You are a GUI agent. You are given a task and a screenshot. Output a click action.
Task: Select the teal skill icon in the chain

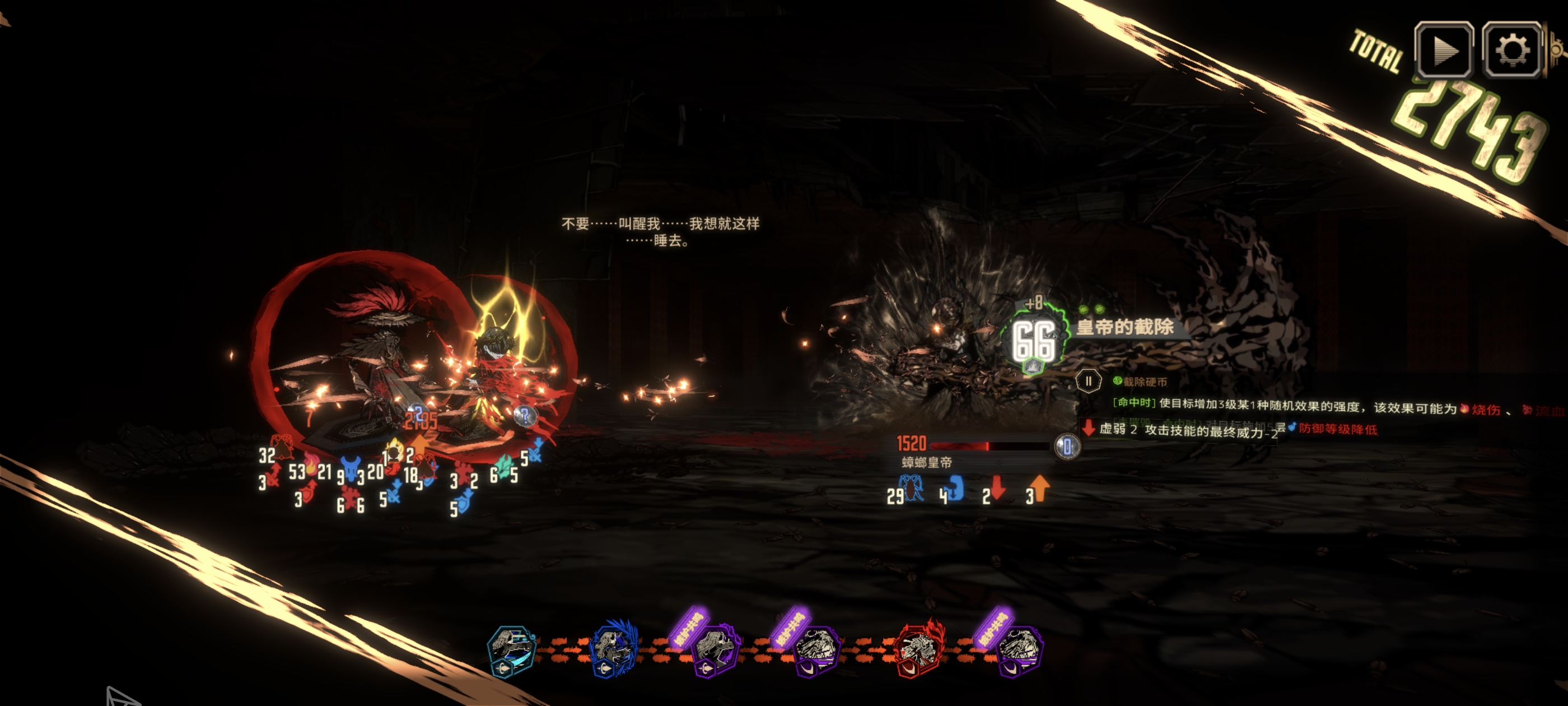coord(512,650)
